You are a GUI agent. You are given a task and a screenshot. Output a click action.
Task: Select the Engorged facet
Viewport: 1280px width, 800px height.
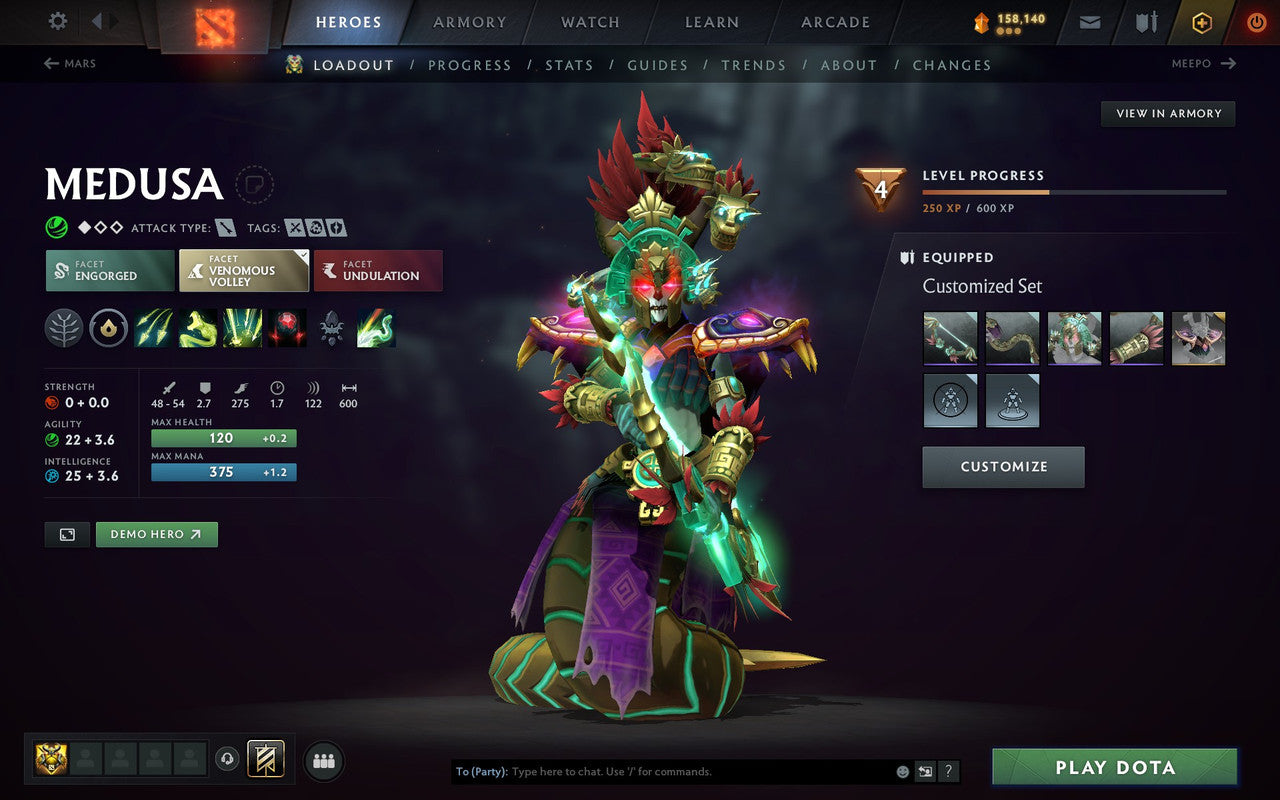(x=108, y=270)
